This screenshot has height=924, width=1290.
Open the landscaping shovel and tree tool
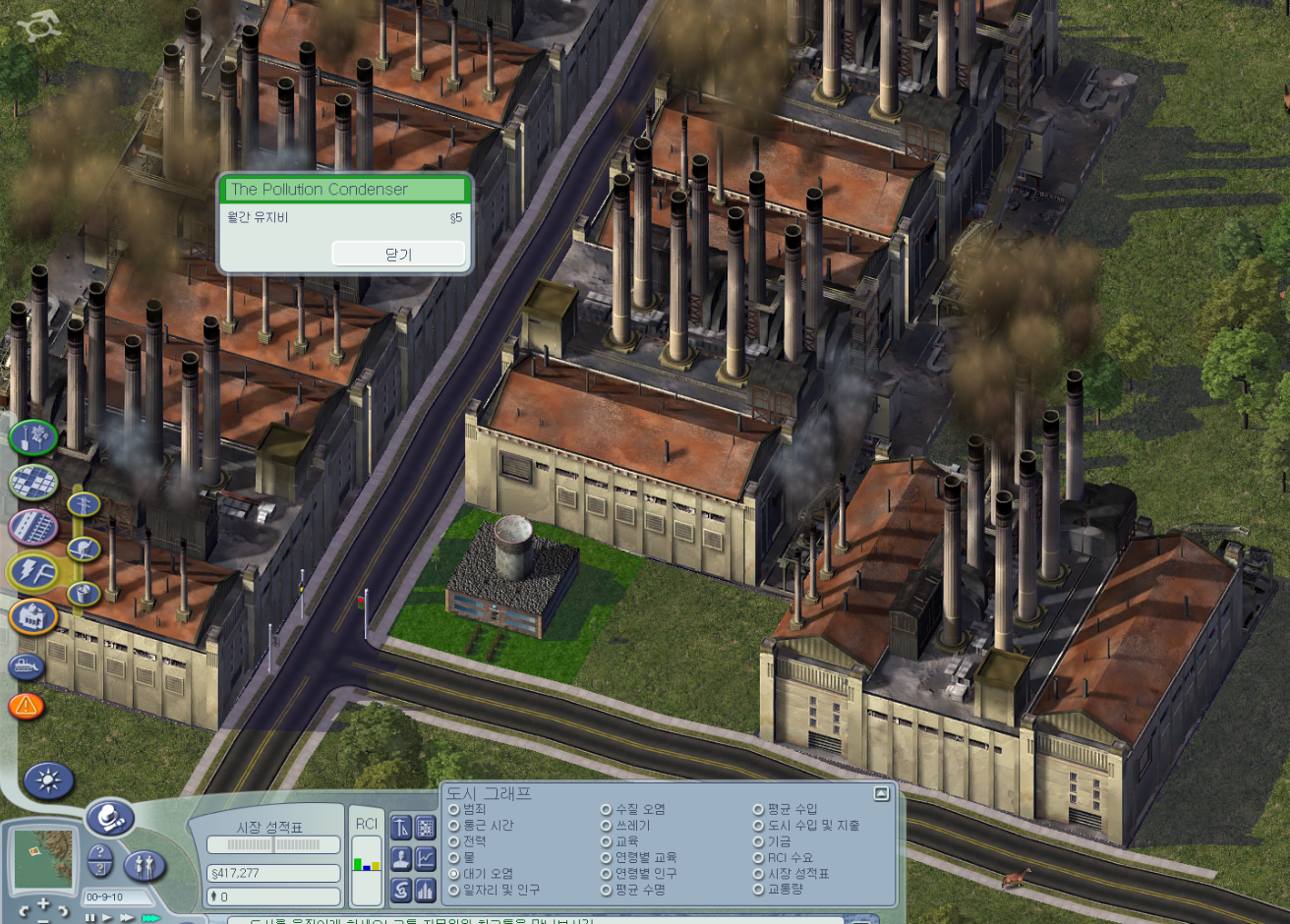pyautogui.click(x=33, y=436)
